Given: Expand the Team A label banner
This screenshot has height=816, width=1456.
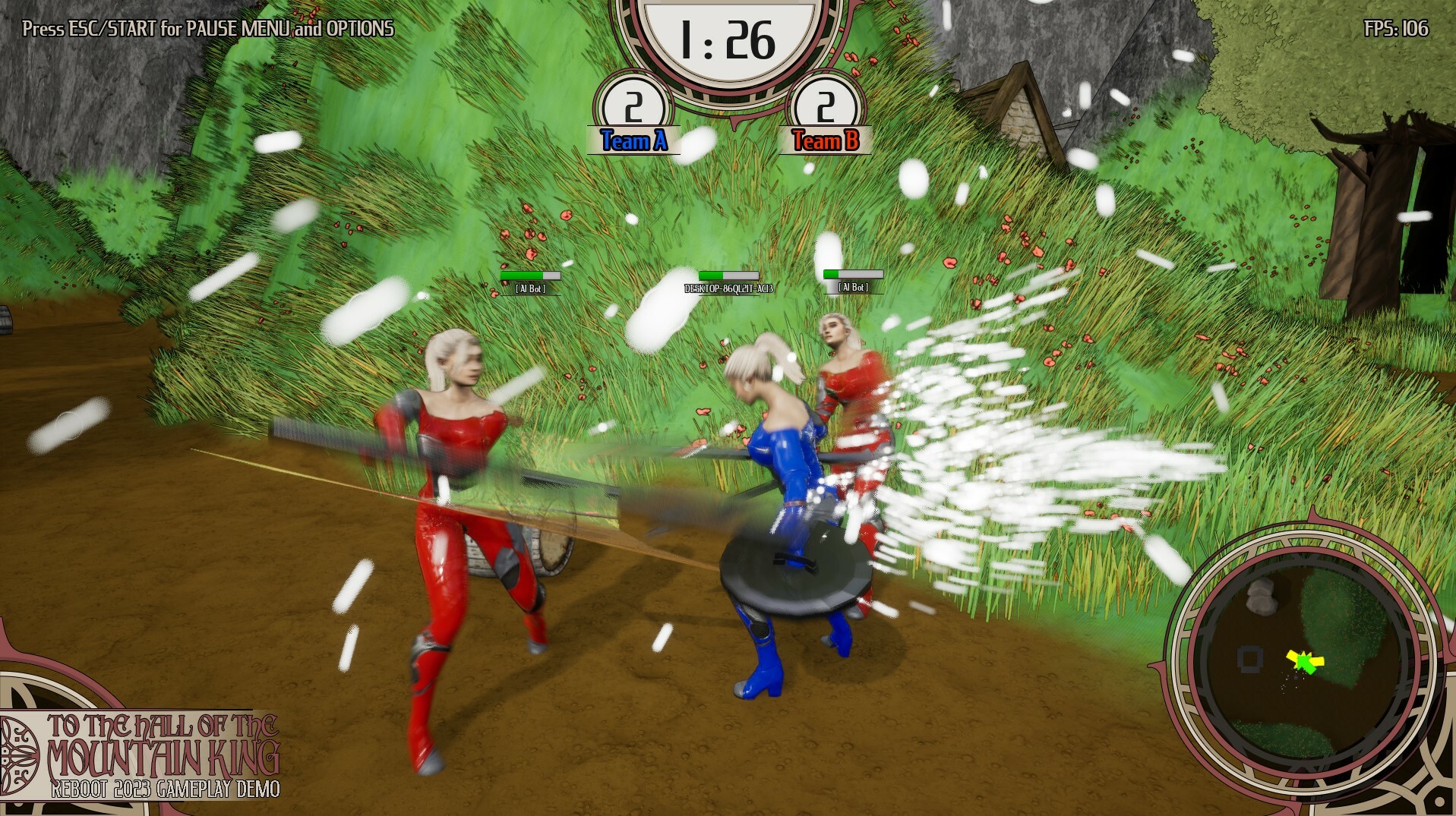Looking at the screenshot, I should coord(633,140).
